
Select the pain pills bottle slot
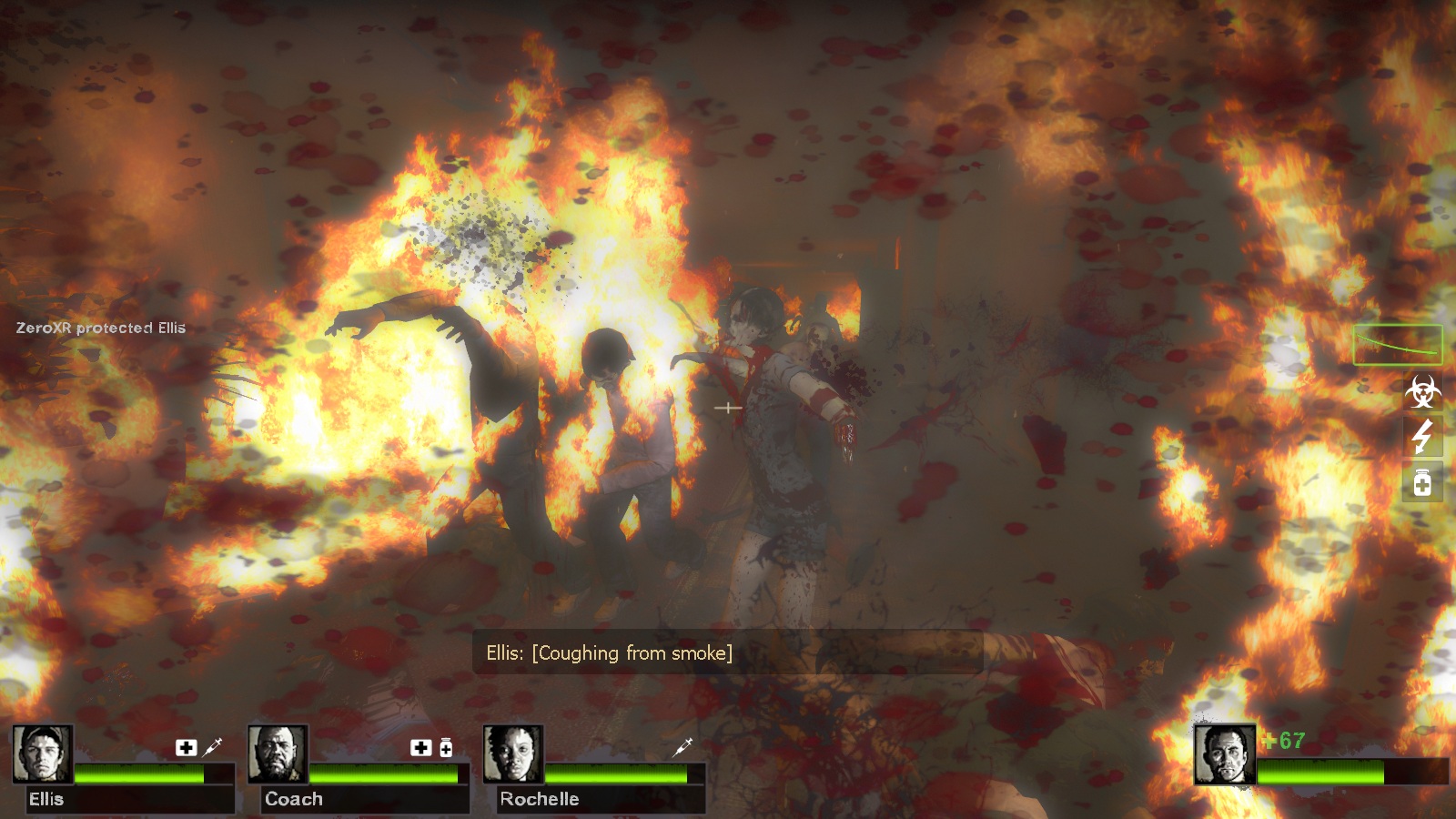coord(1422,481)
